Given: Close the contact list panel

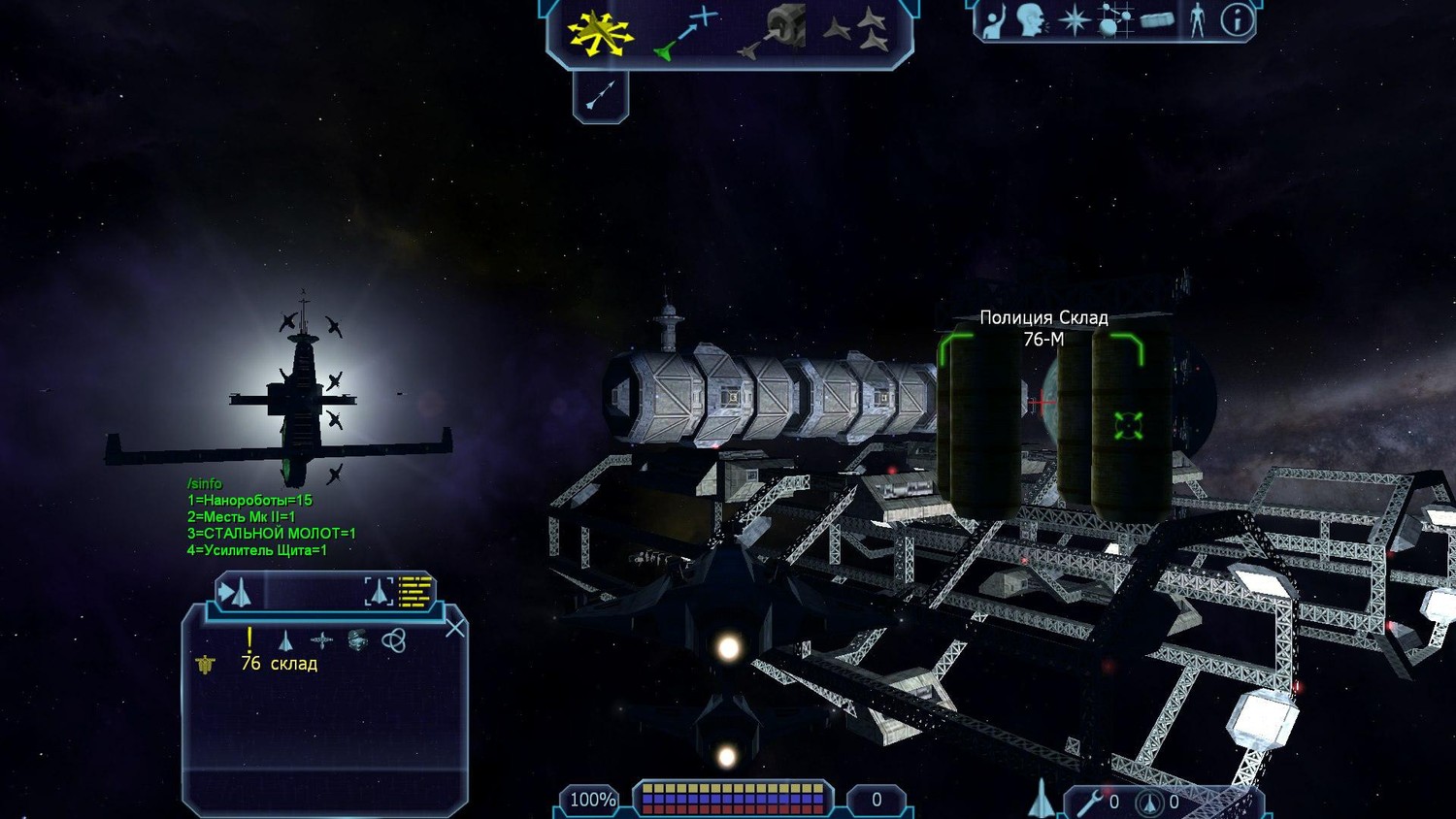Looking at the screenshot, I should click(454, 629).
